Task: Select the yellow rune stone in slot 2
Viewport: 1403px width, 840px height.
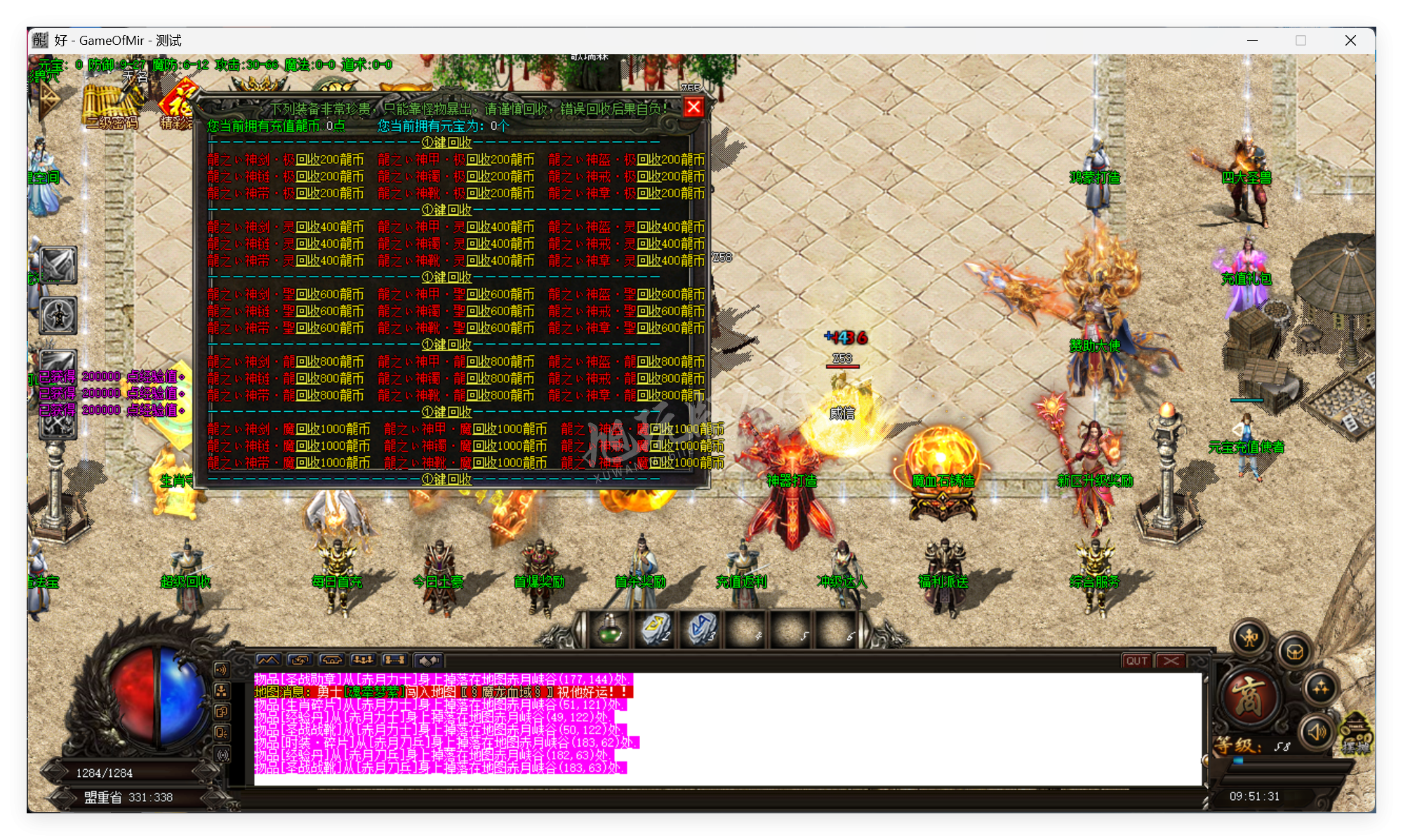Action: coord(654,629)
